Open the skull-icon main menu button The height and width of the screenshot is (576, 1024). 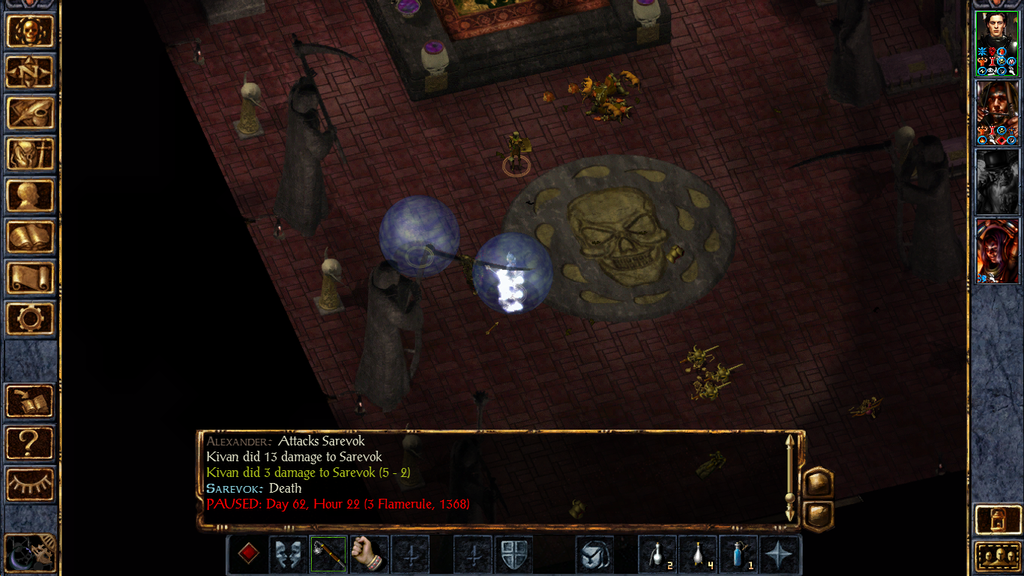[x=30, y=31]
